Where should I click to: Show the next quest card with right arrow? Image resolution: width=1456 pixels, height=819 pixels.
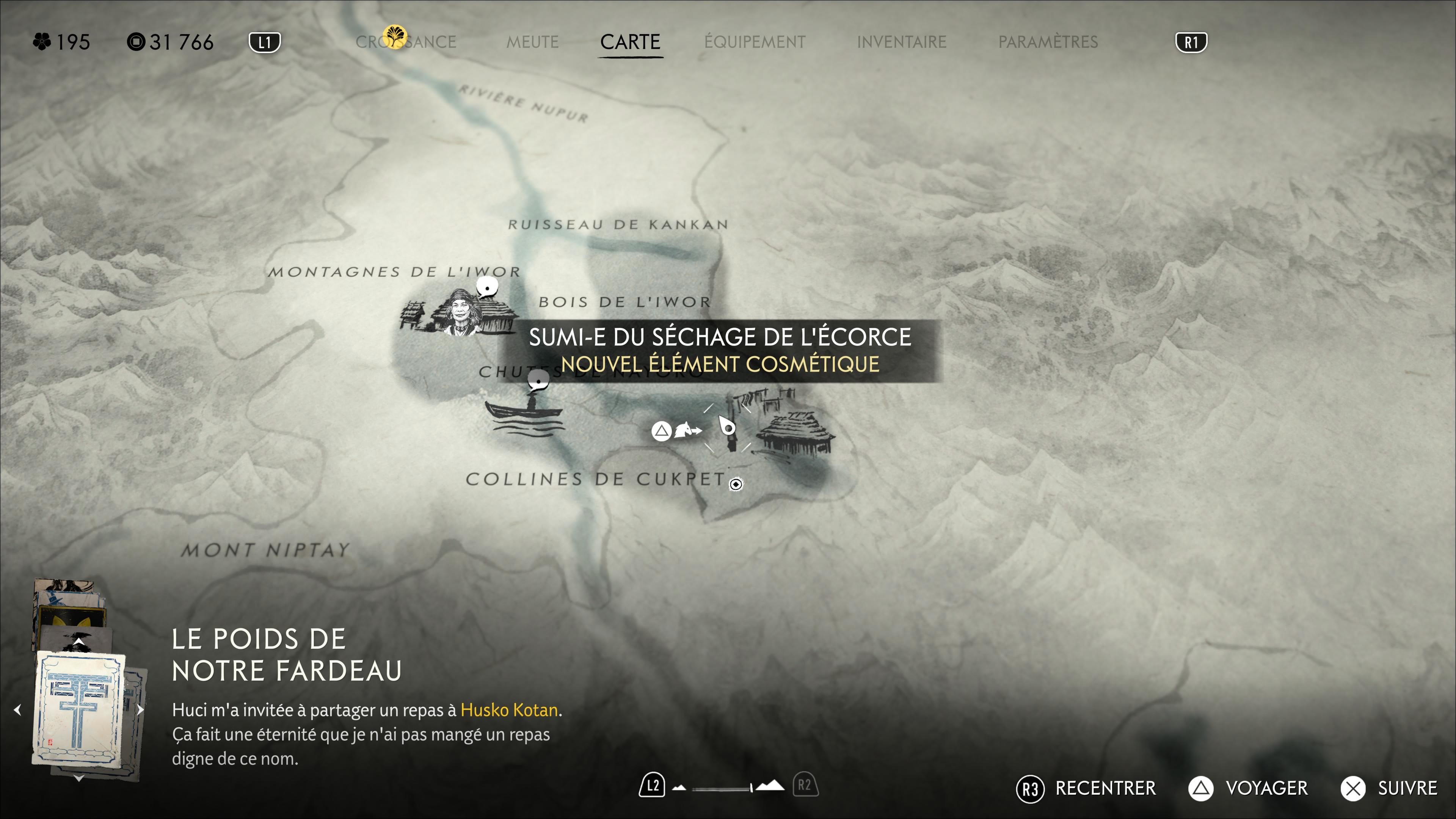tap(141, 710)
